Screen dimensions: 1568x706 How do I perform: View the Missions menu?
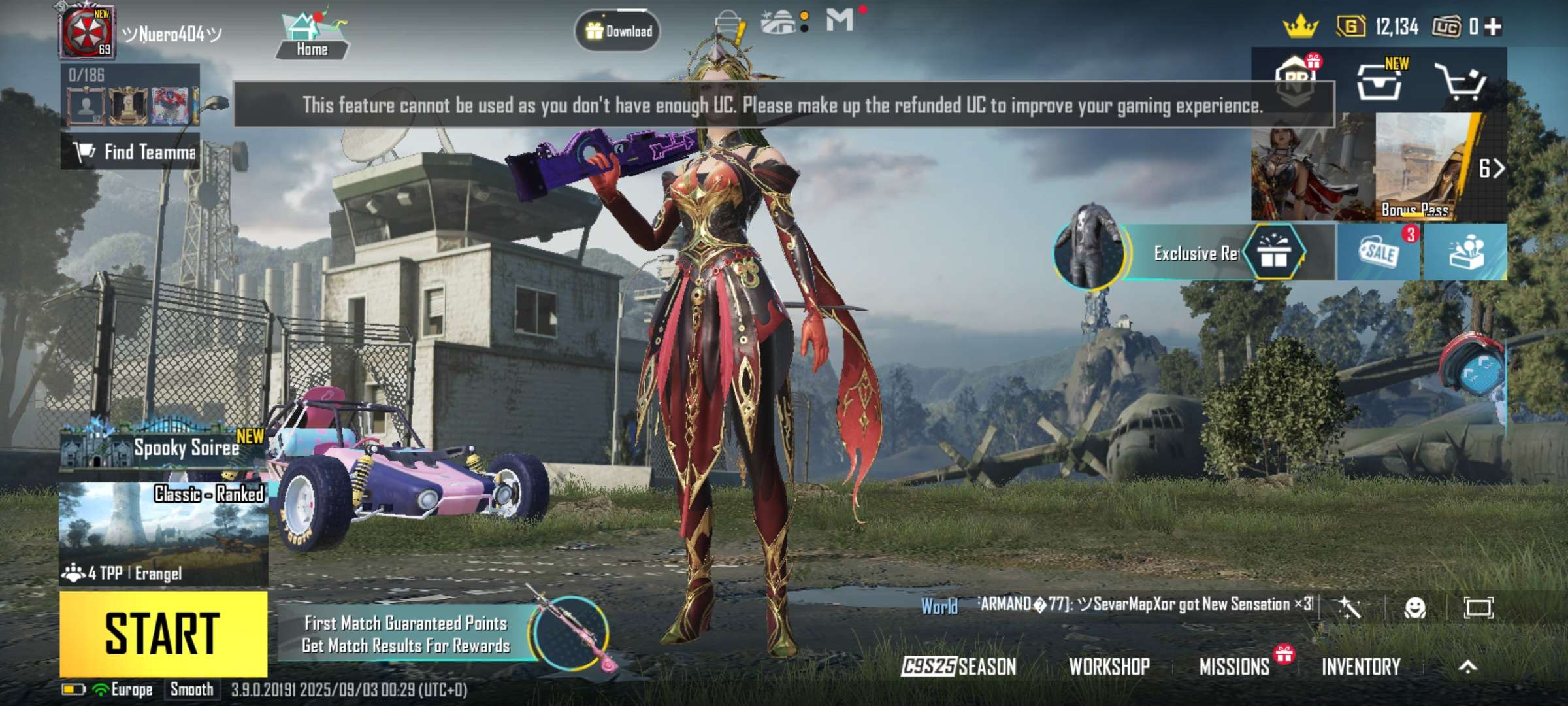point(1234,666)
